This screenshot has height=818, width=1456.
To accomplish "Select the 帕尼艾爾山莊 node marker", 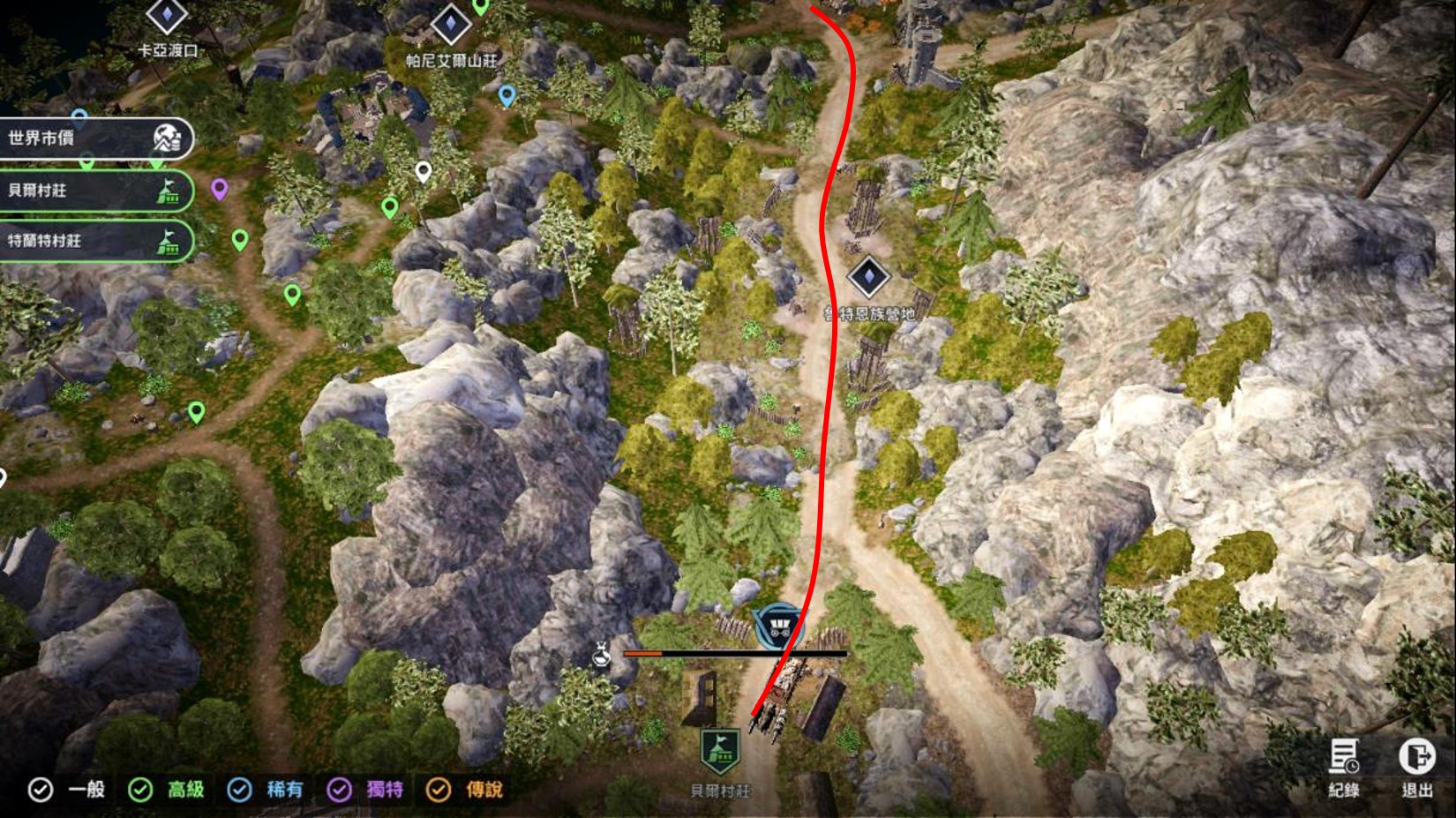I will (450, 24).
